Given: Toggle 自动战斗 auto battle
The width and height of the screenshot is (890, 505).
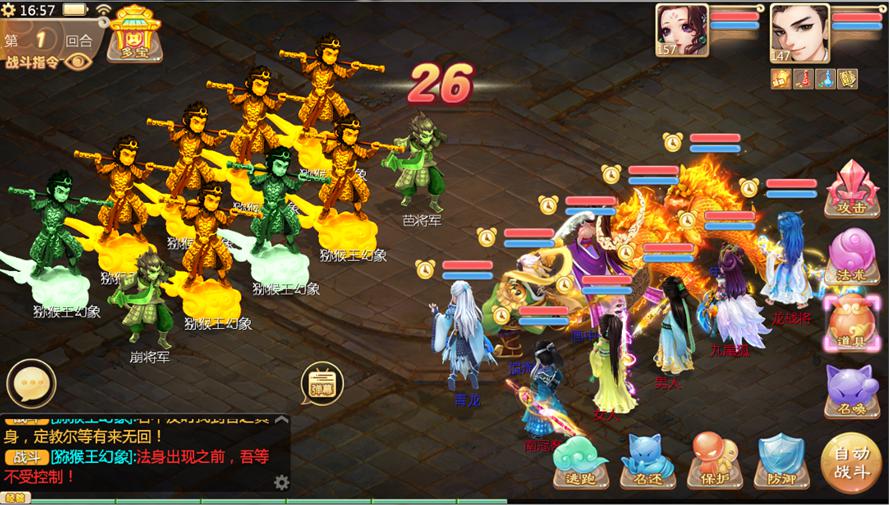Looking at the screenshot, I should [851, 463].
